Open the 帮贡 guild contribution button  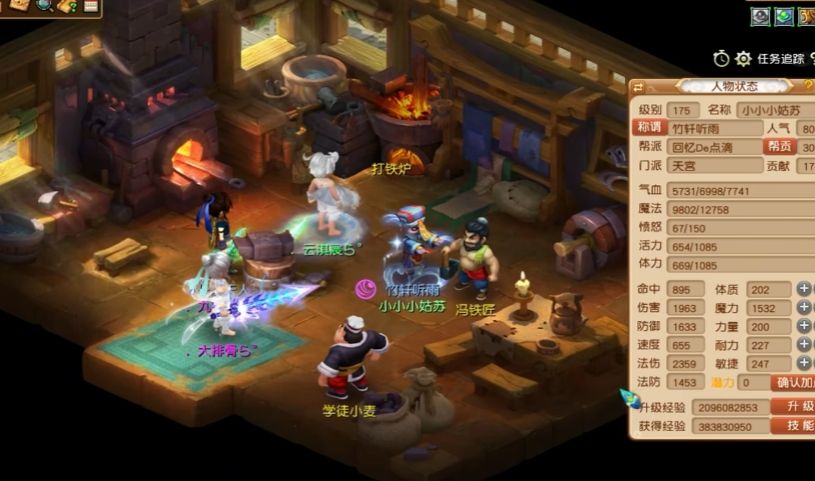tap(781, 146)
